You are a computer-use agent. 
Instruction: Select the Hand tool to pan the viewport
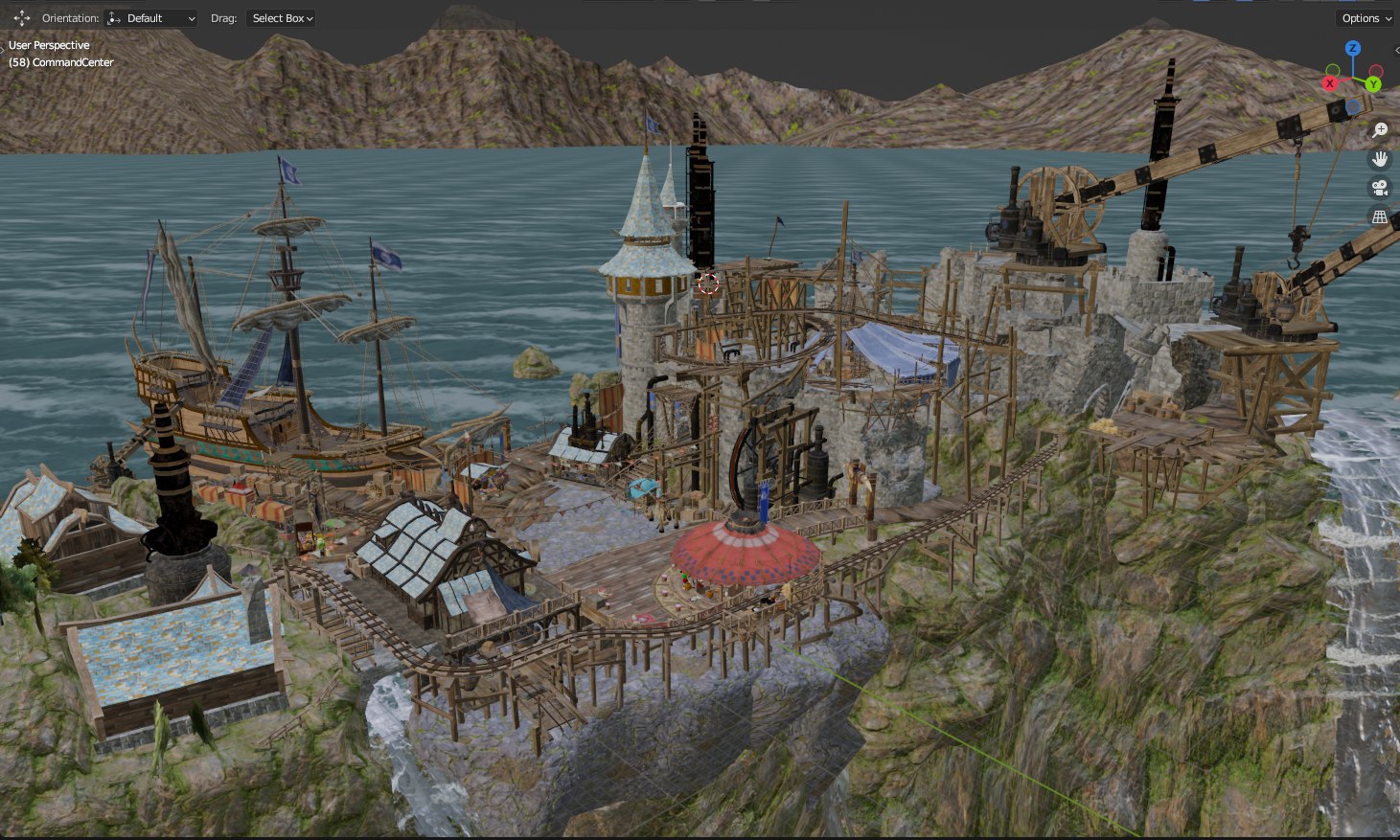[1380, 159]
